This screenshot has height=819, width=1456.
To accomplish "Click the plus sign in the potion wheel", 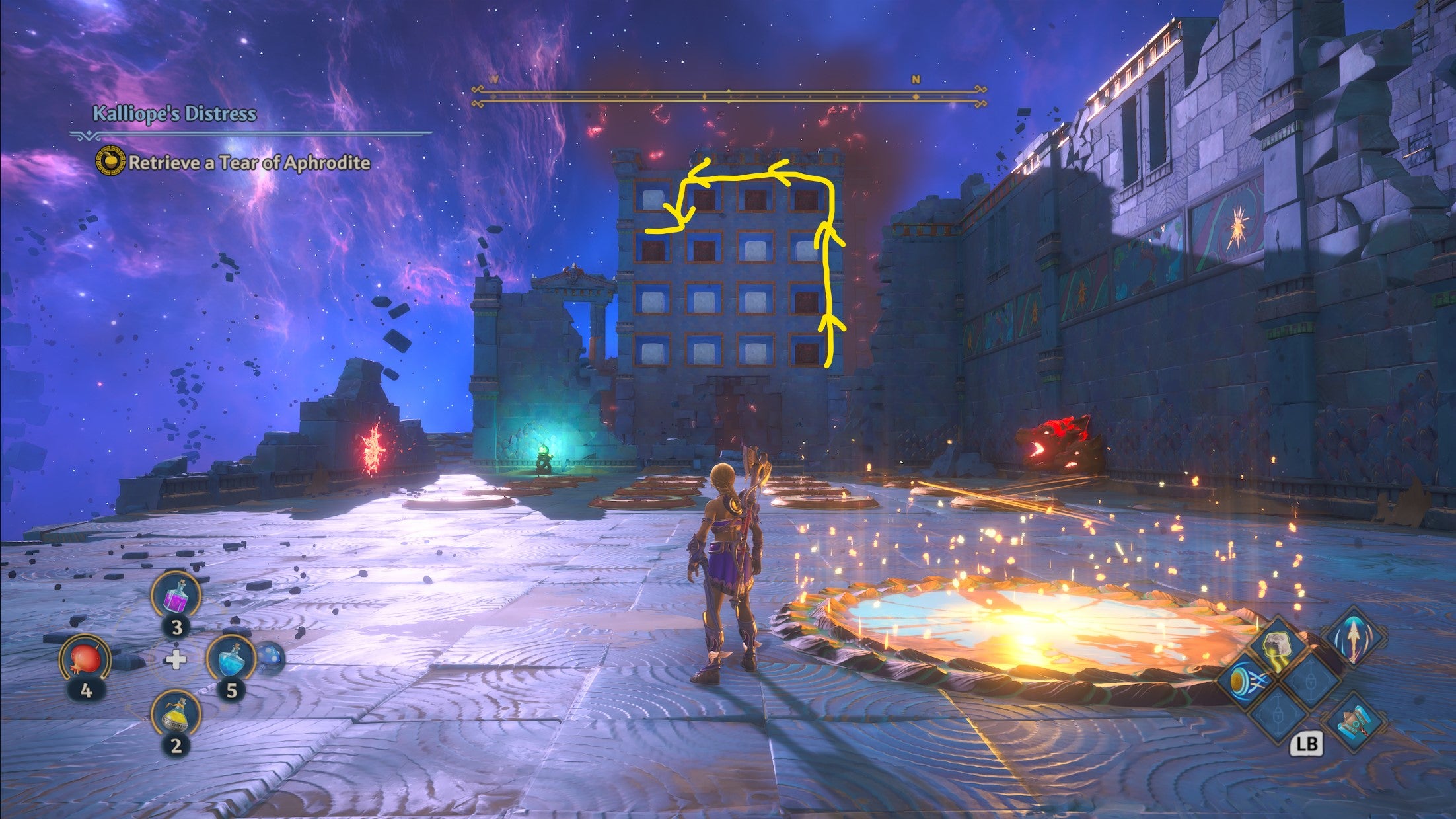I will (176, 660).
